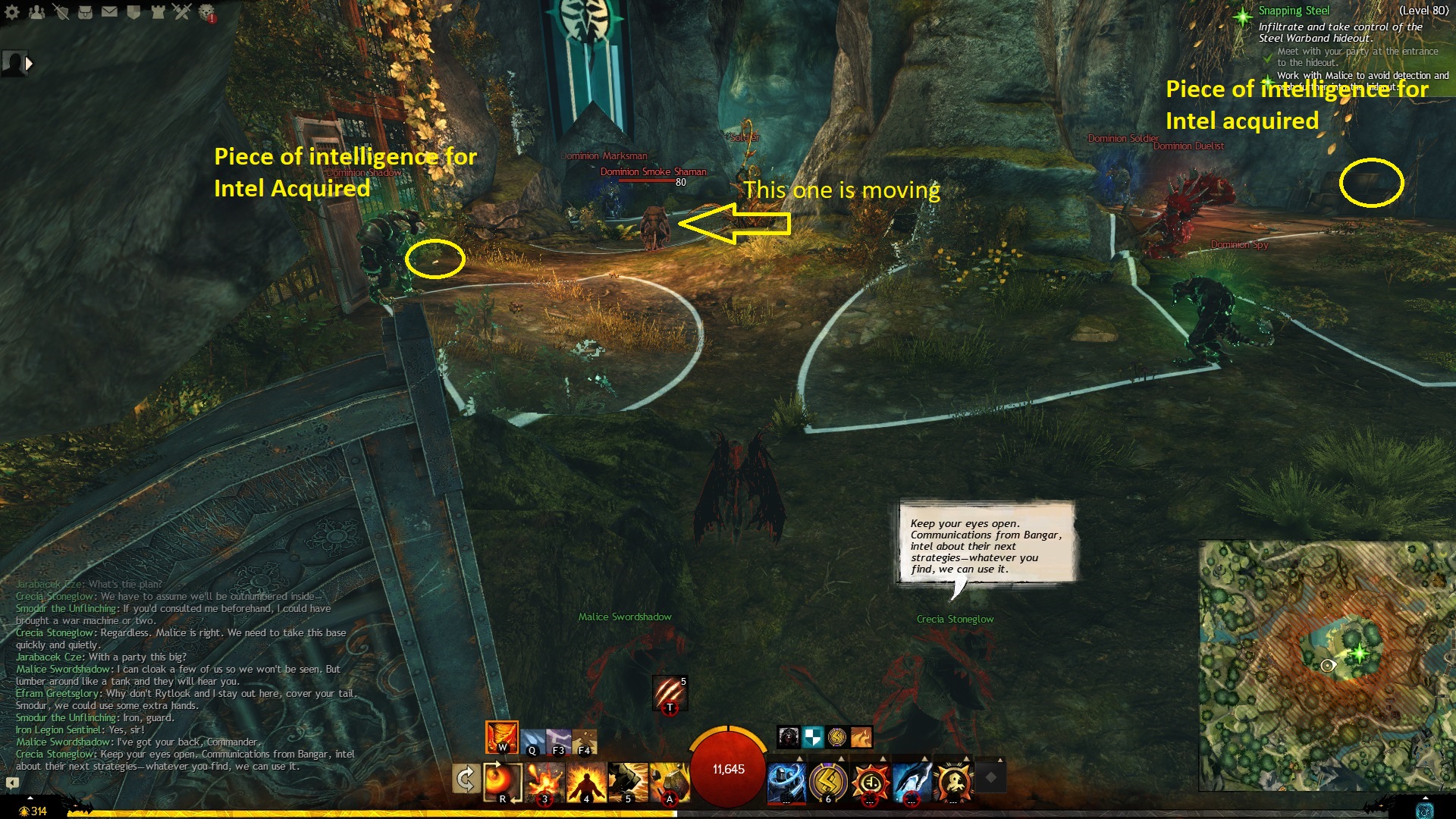Switch to Earth attunement
Viewport: 1456px width, 819px height.
[x=585, y=741]
